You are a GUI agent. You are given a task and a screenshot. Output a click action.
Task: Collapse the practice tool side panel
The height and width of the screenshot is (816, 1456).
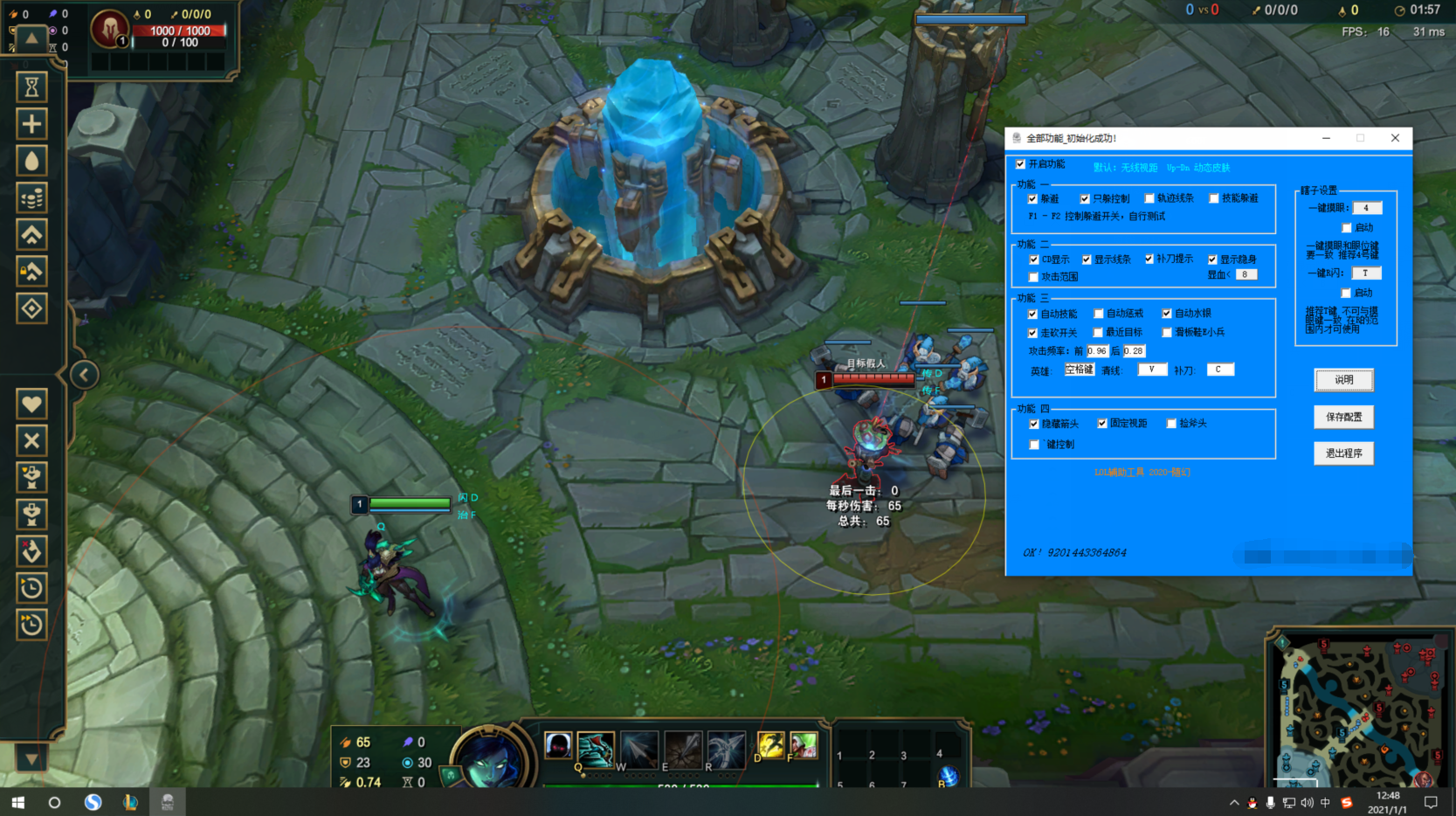(x=84, y=375)
